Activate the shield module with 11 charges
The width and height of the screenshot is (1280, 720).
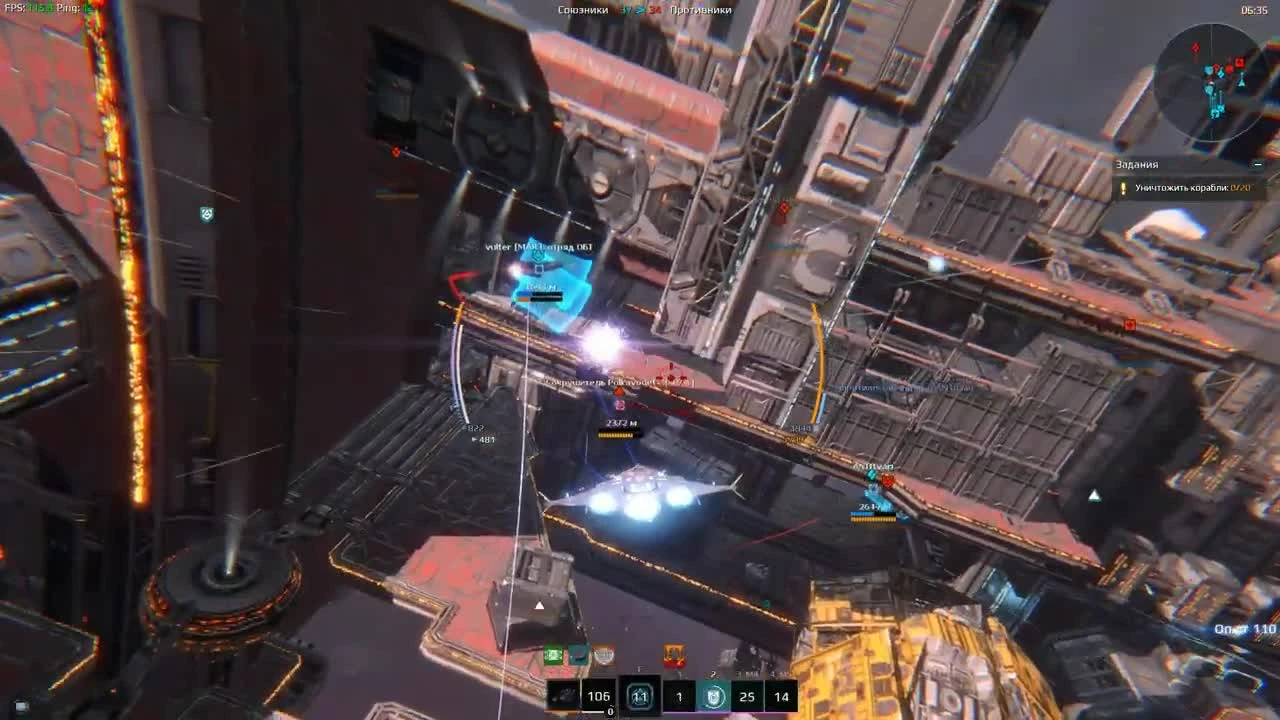(x=640, y=697)
